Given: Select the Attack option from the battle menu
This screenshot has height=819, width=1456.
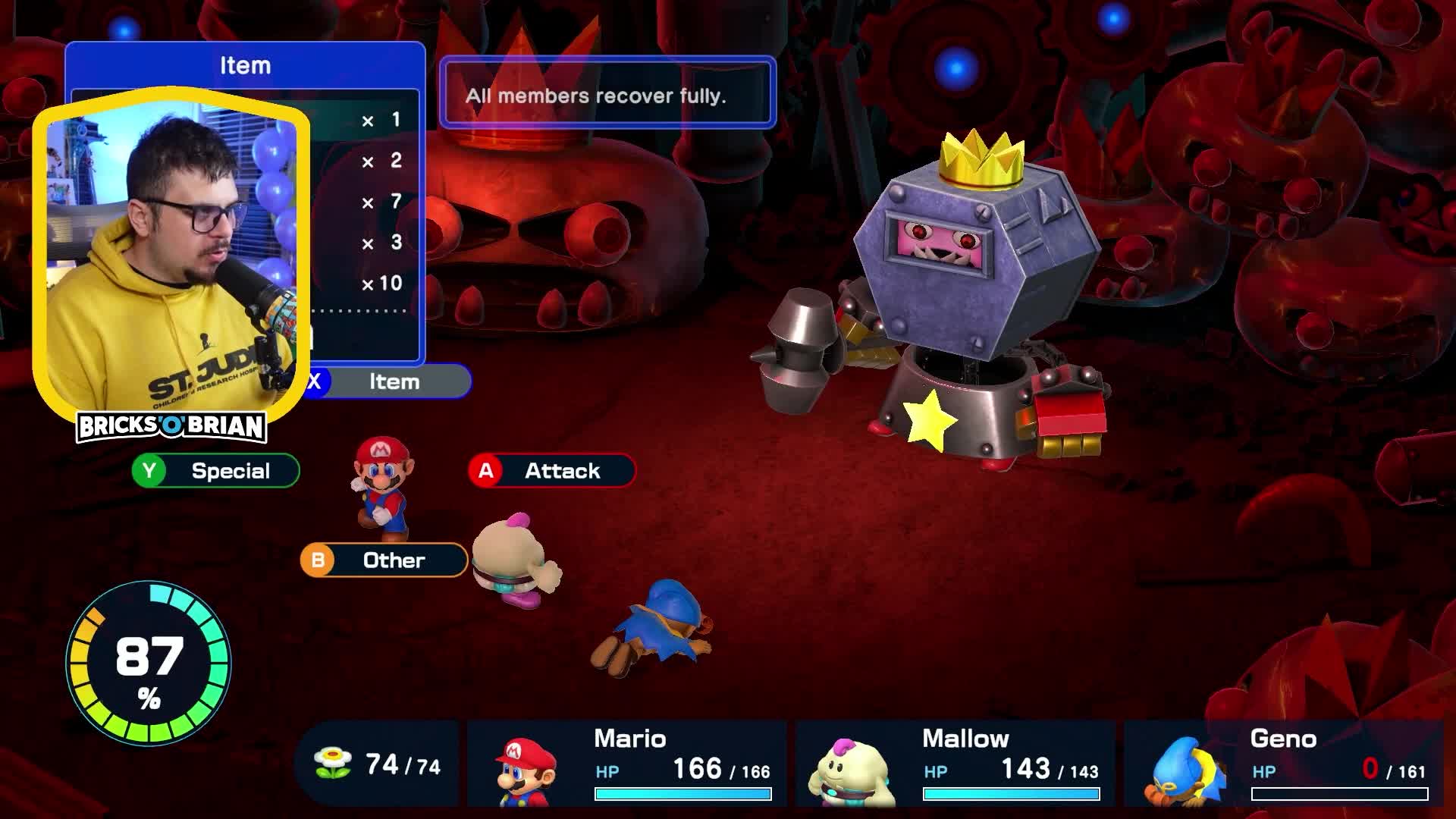Looking at the screenshot, I should (x=560, y=470).
